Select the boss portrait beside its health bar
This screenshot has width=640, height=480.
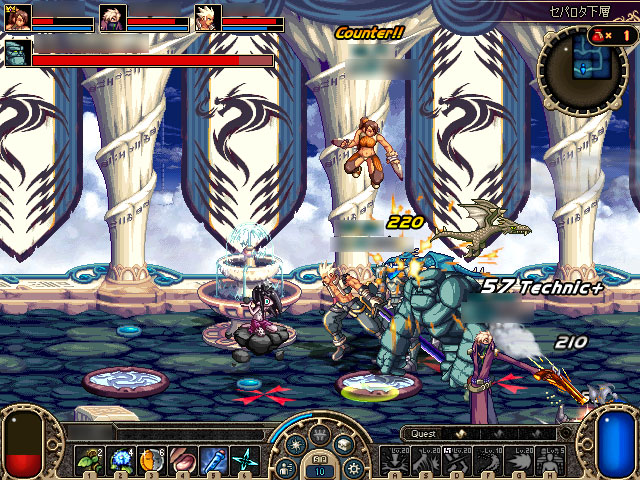(18, 53)
